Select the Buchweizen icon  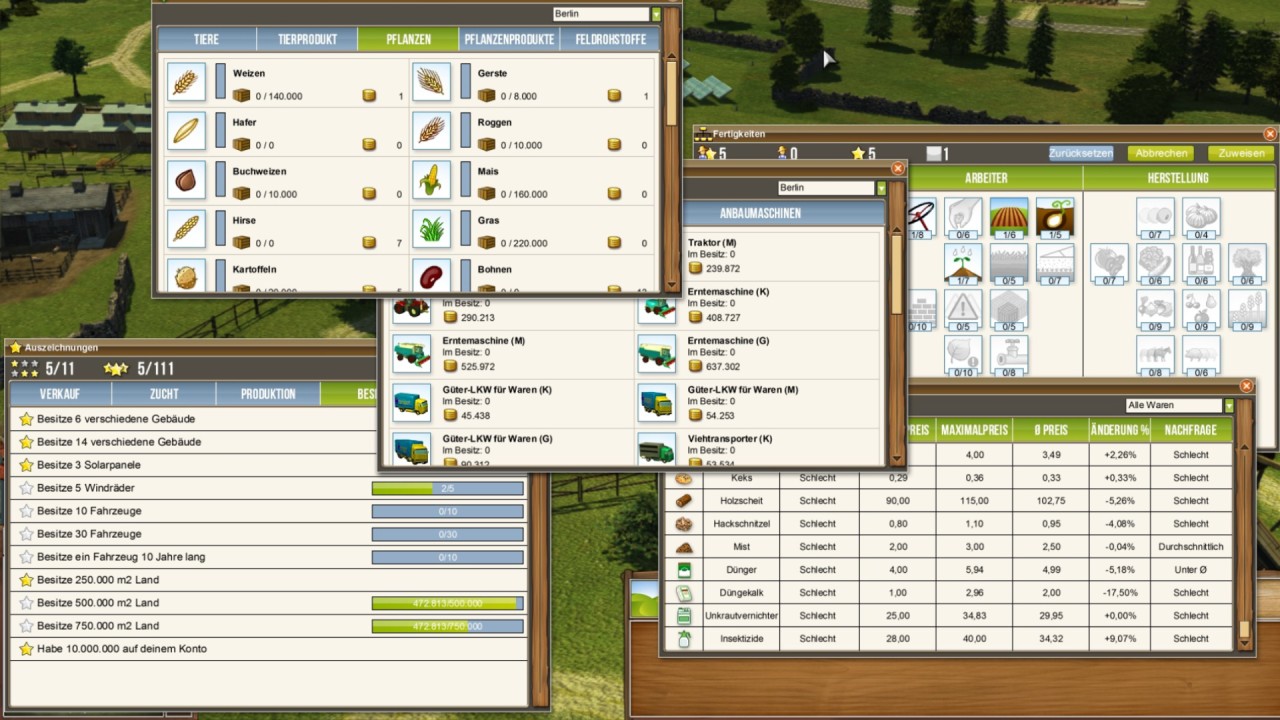pos(185,180)
